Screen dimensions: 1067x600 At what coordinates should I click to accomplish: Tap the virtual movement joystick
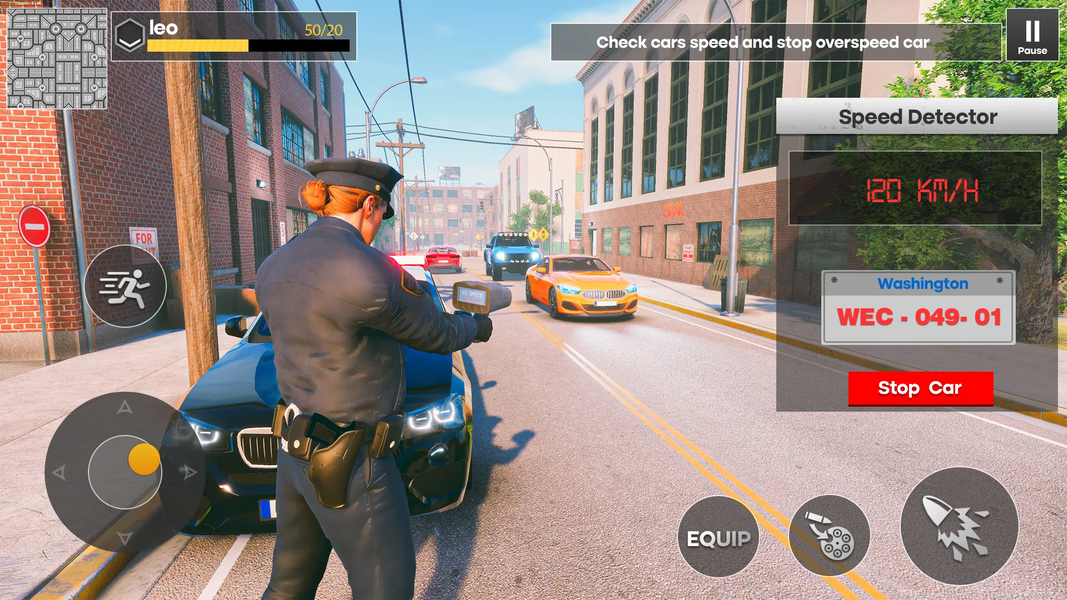125,471
